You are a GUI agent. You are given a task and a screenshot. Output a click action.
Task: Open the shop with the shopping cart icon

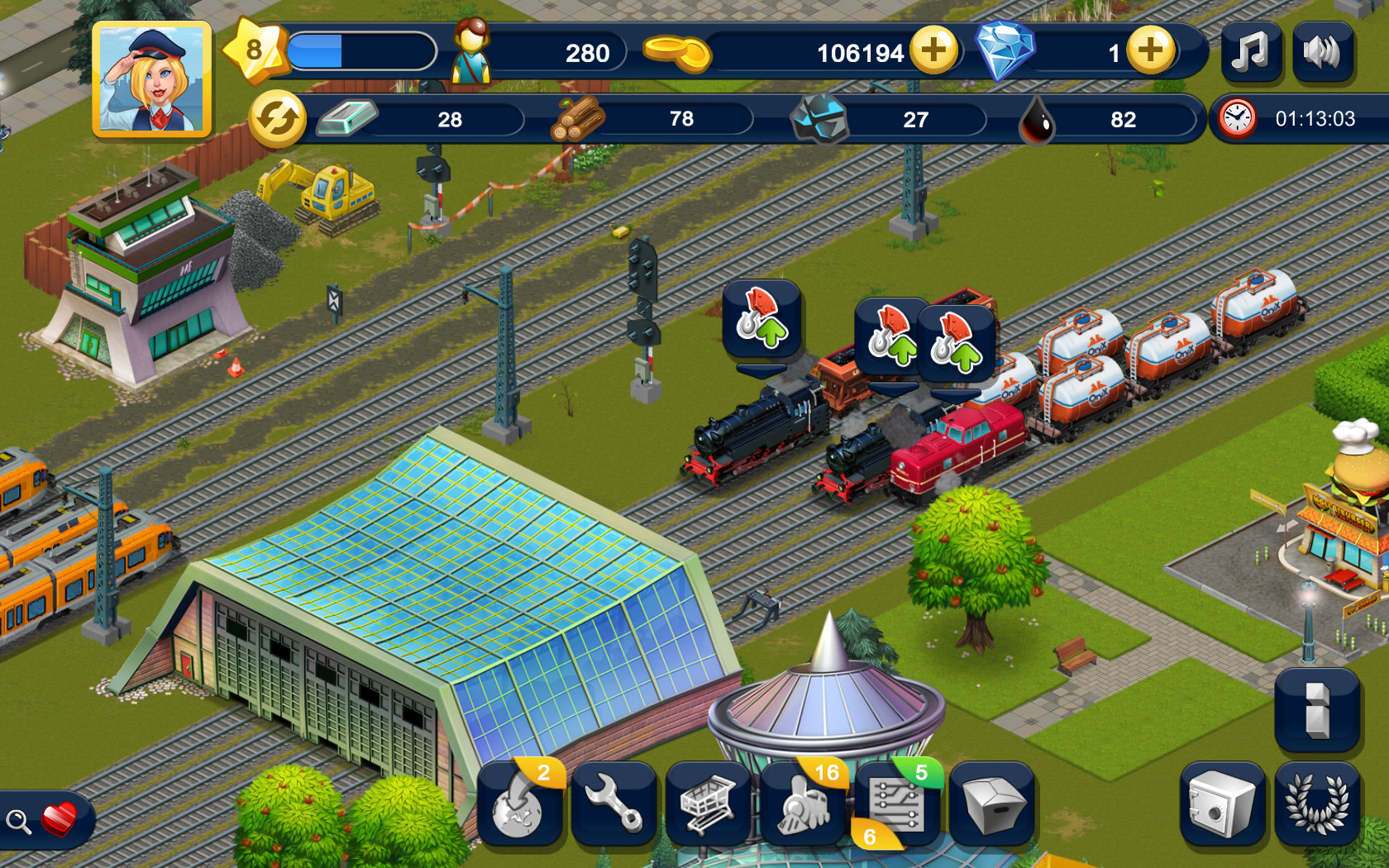(x=709, y=806)
